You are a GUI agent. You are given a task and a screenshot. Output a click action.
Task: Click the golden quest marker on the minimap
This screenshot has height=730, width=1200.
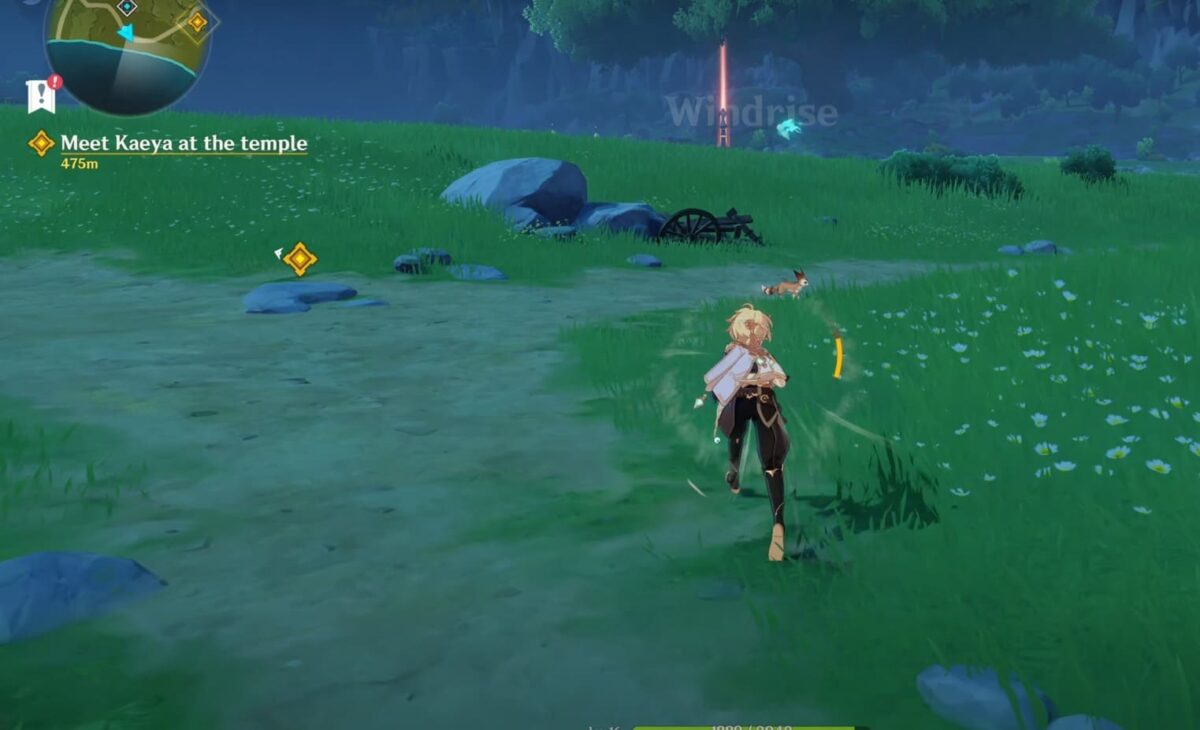[197, 21]
